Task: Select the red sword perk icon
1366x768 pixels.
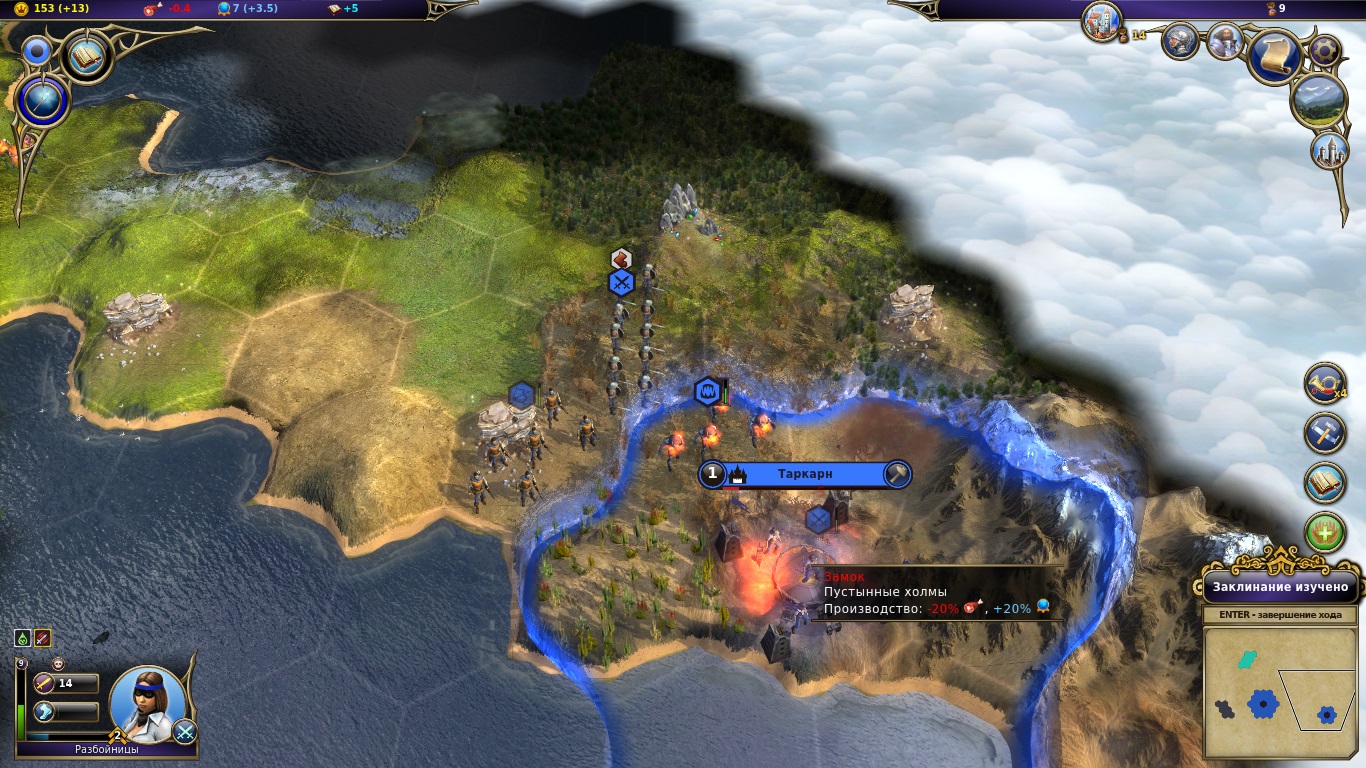Action: pos(42,638)
